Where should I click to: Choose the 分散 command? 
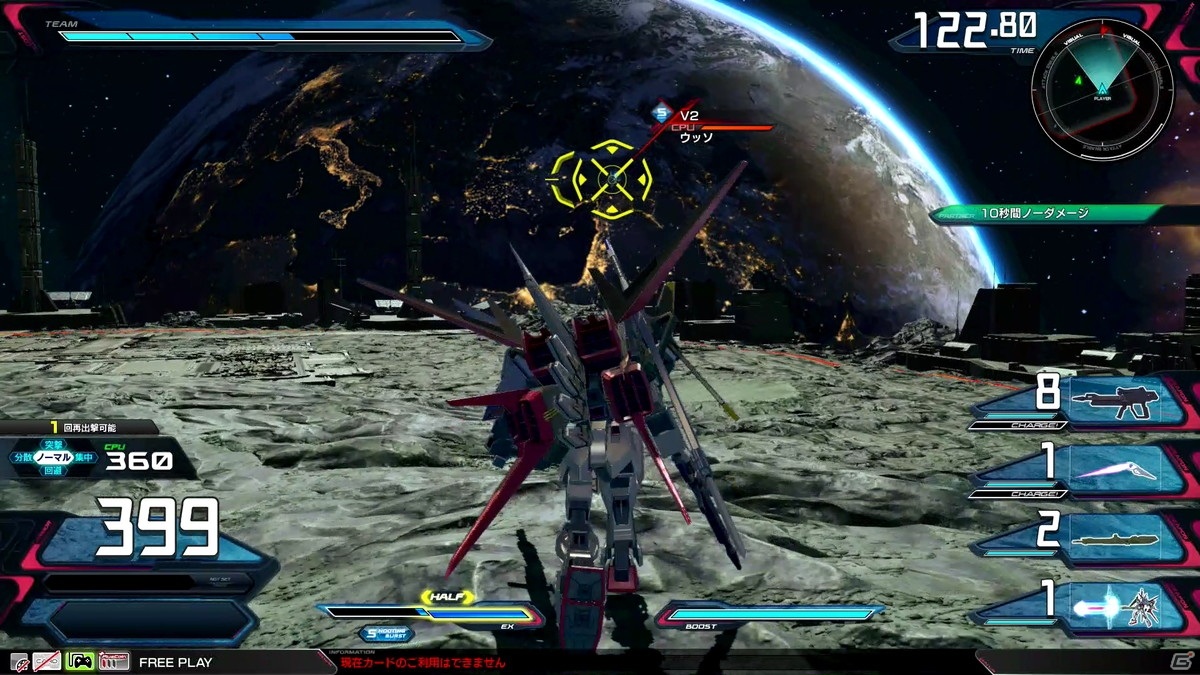(22, 457)
